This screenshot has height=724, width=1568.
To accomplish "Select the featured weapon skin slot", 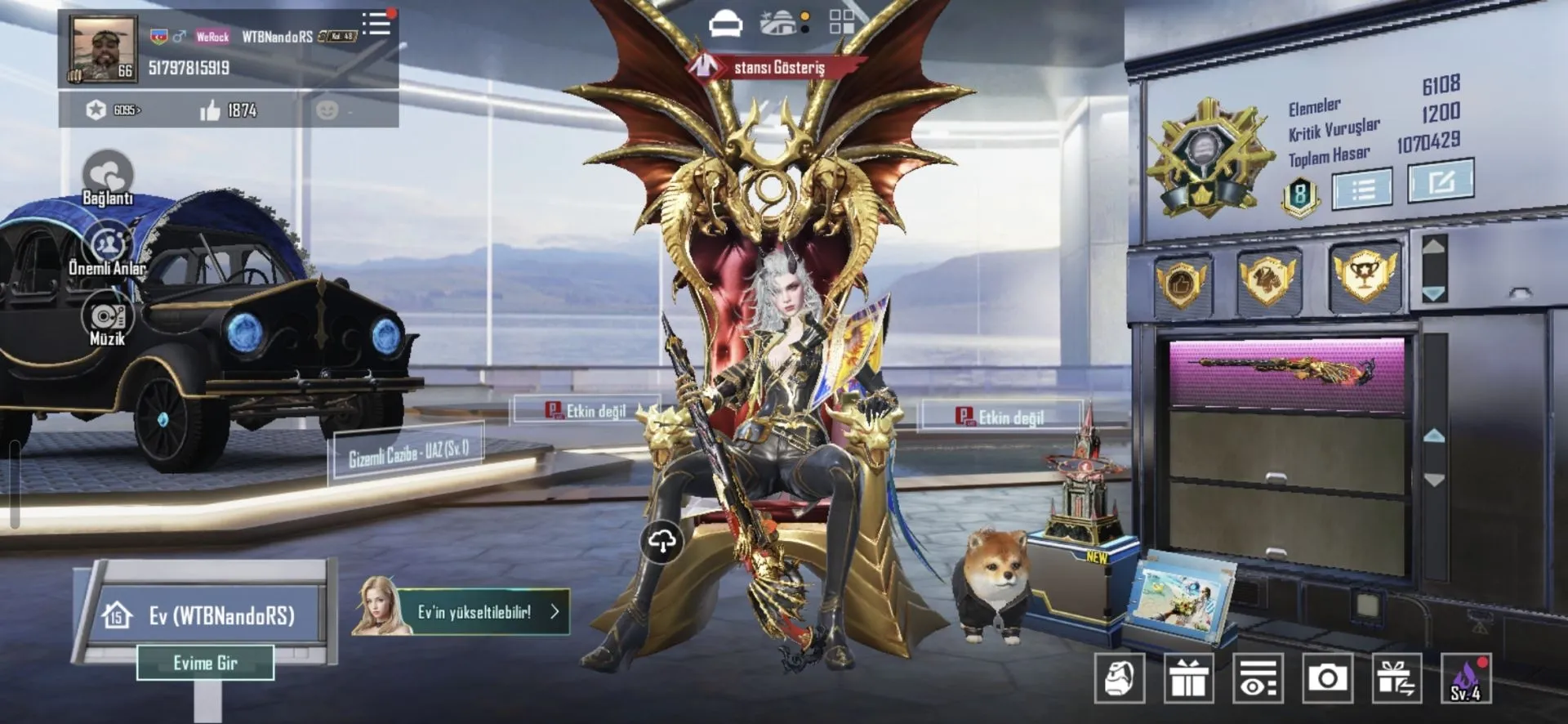I will point(1286,372).
